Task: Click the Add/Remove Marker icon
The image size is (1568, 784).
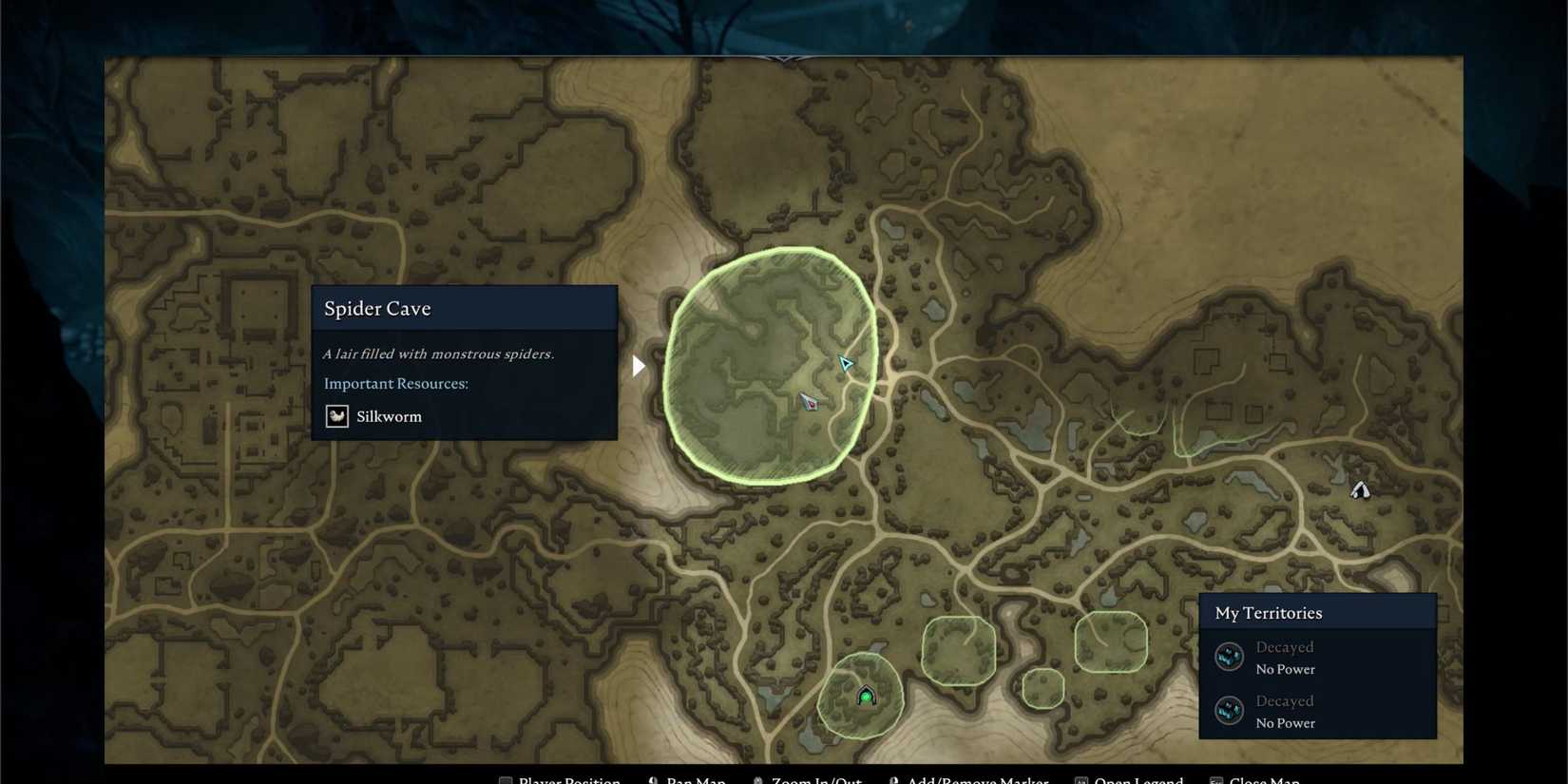Action: pyautogui.click(x=891, y=779)
